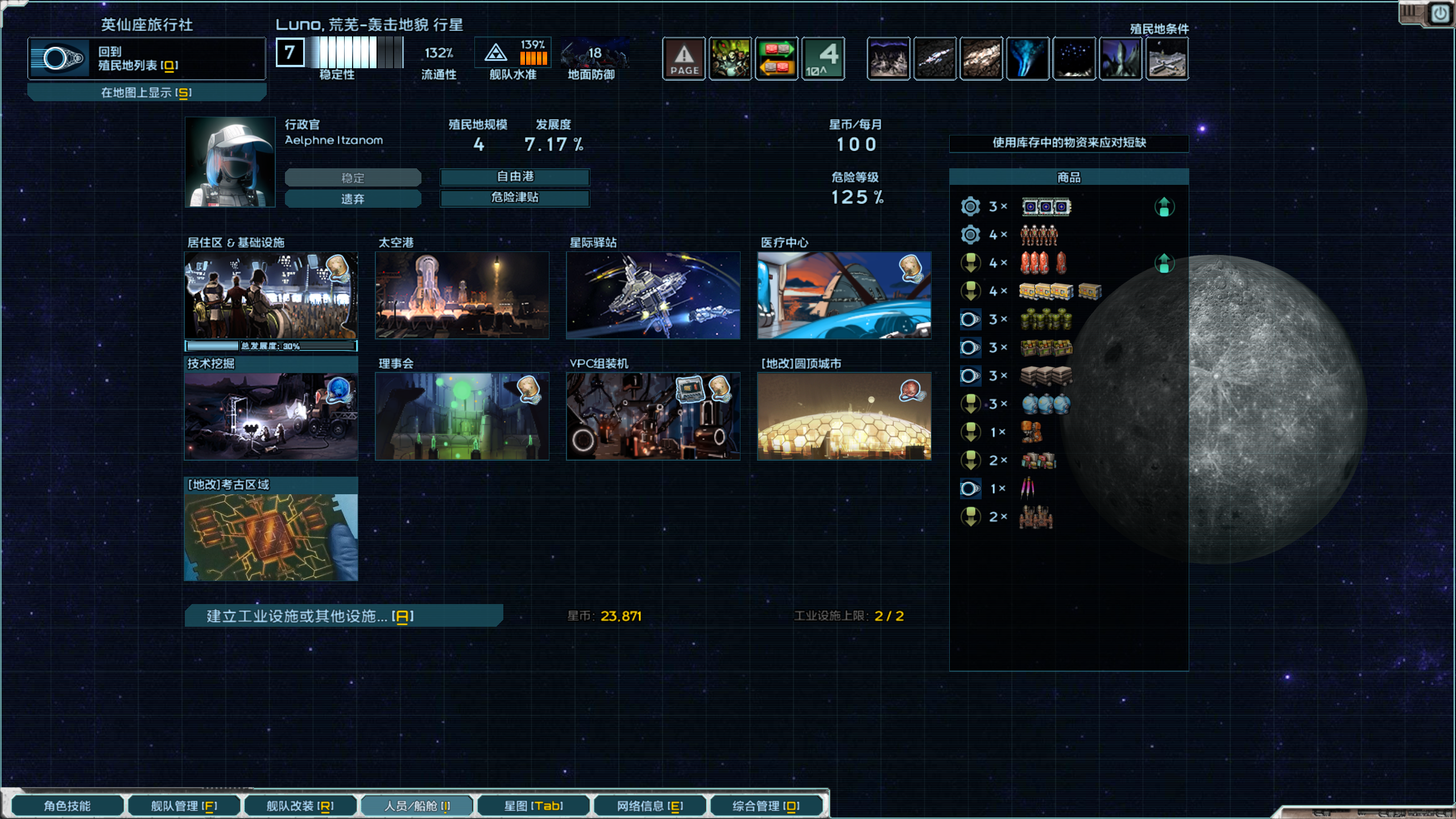Click the 总发展度 30% progress bar
Image resolution: width=1456 pixels, height=819 pixels.
click(270, 345)
